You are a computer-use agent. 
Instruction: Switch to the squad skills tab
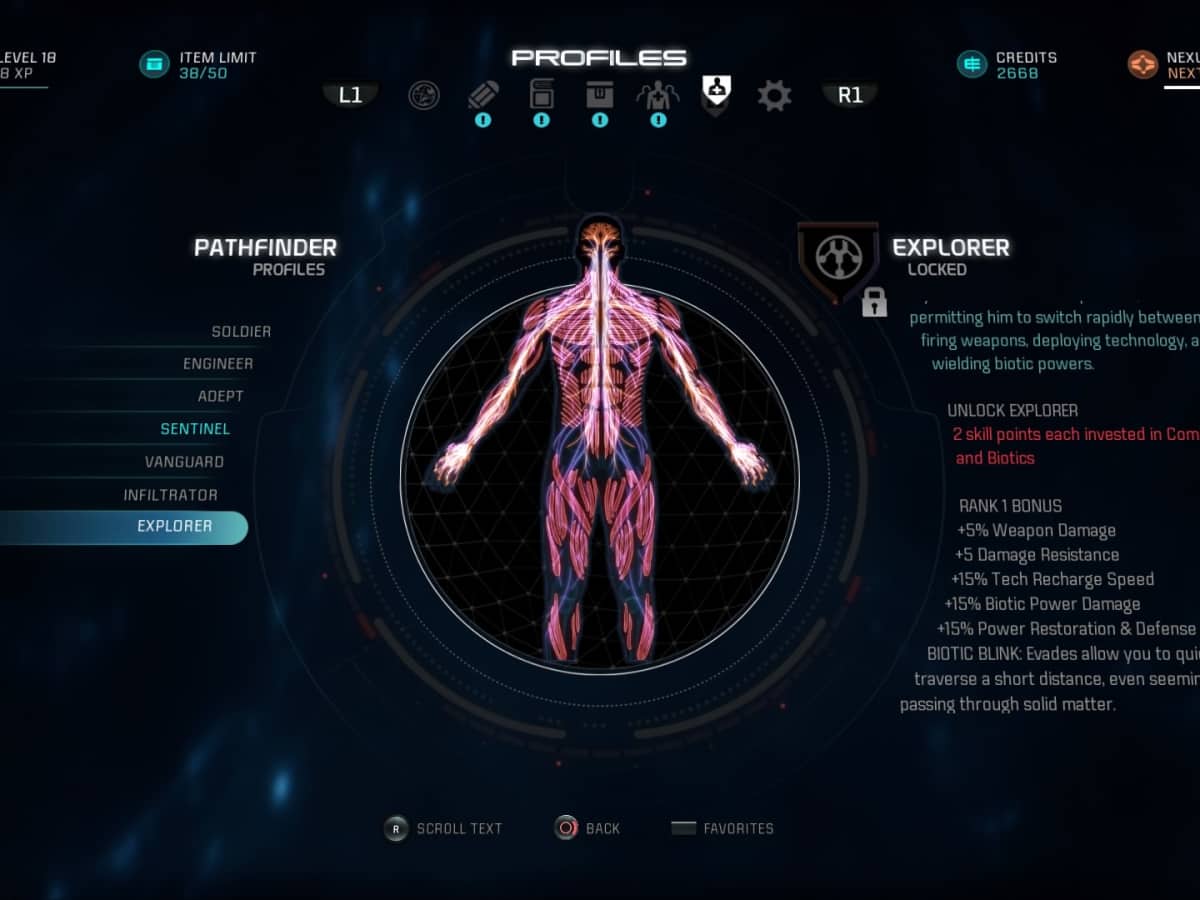(x=658, y=96)
